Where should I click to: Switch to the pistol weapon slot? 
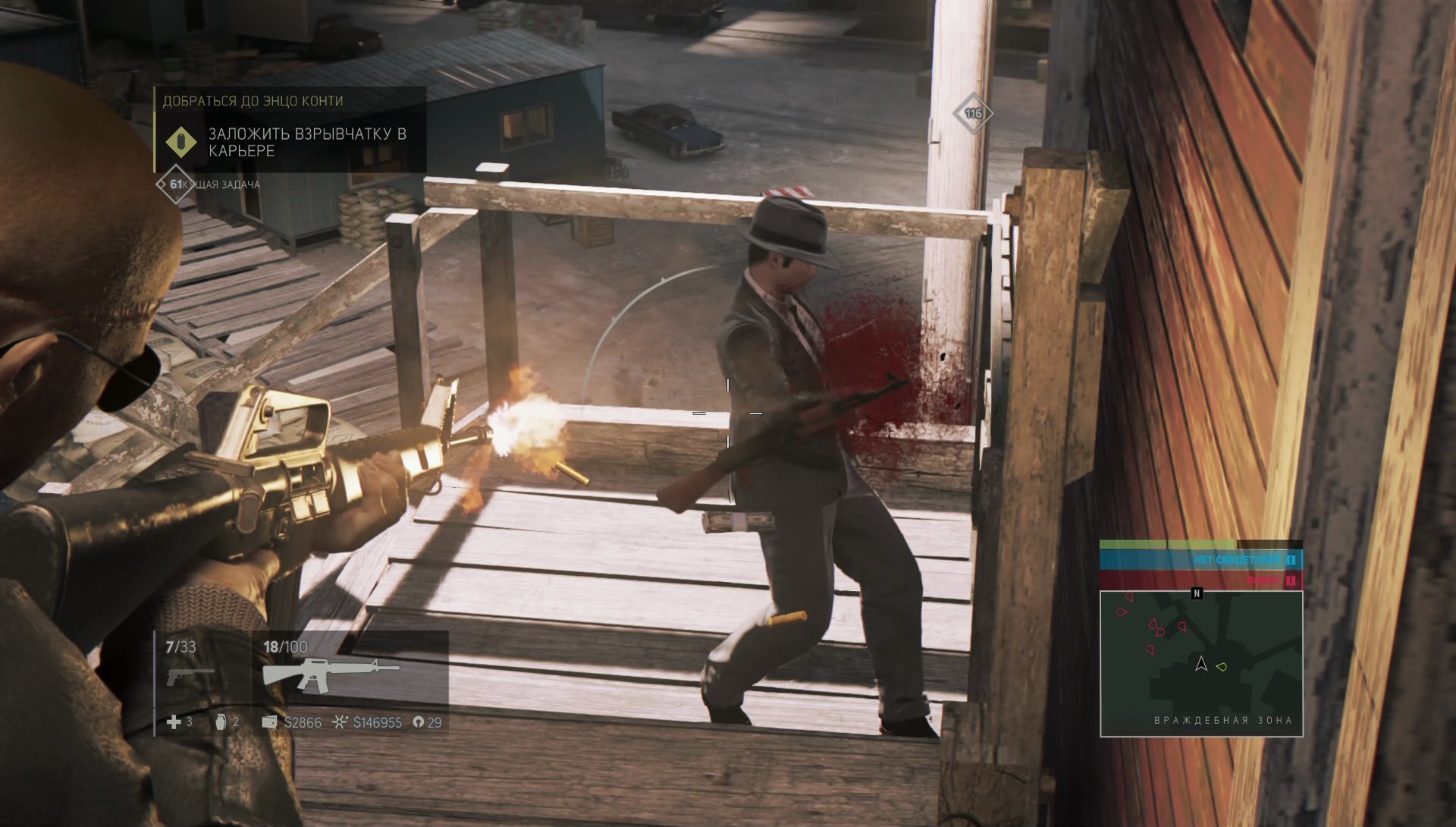tap(190, 674)
